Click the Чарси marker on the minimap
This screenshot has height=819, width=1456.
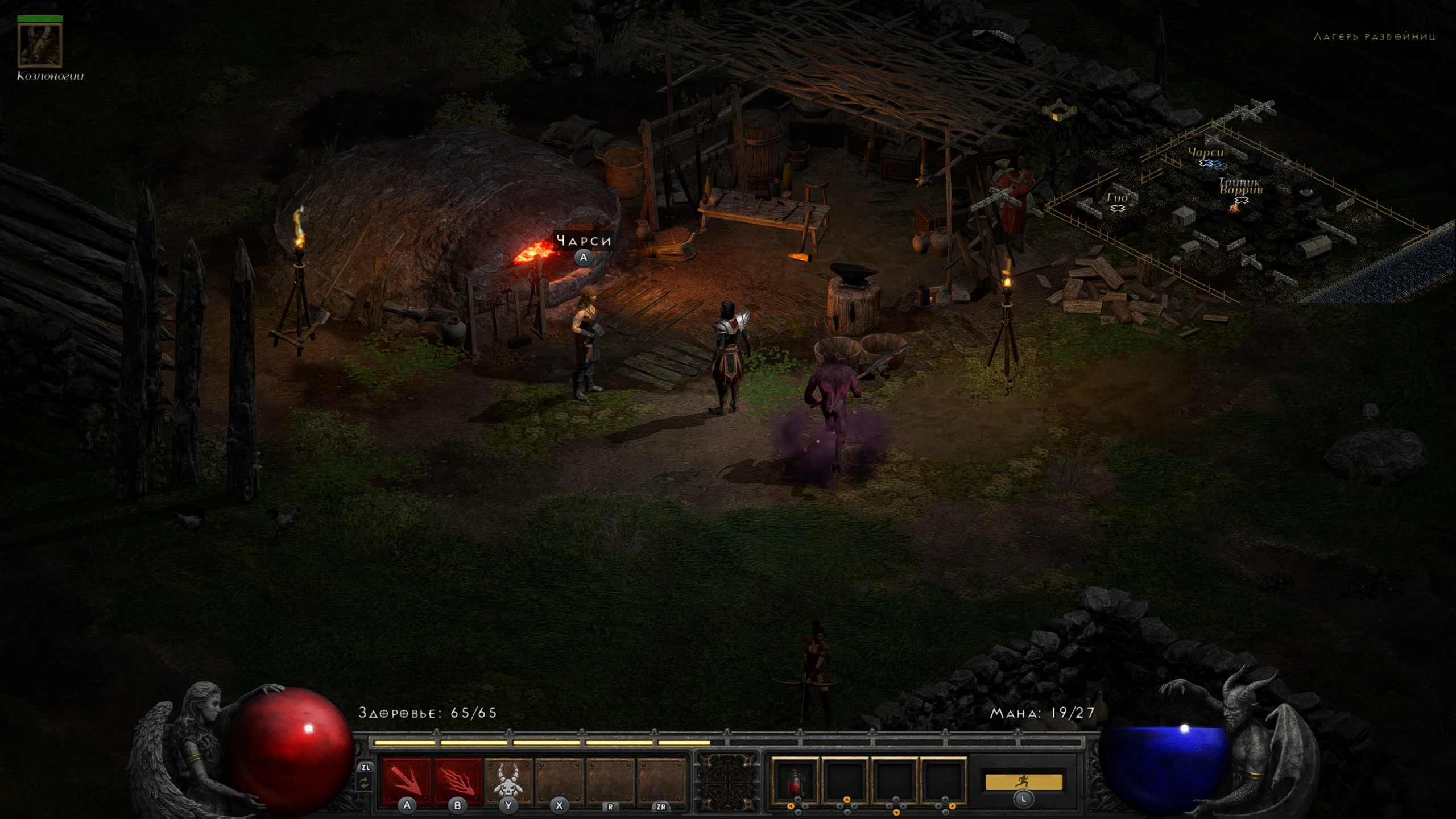tap(1206, 154)
